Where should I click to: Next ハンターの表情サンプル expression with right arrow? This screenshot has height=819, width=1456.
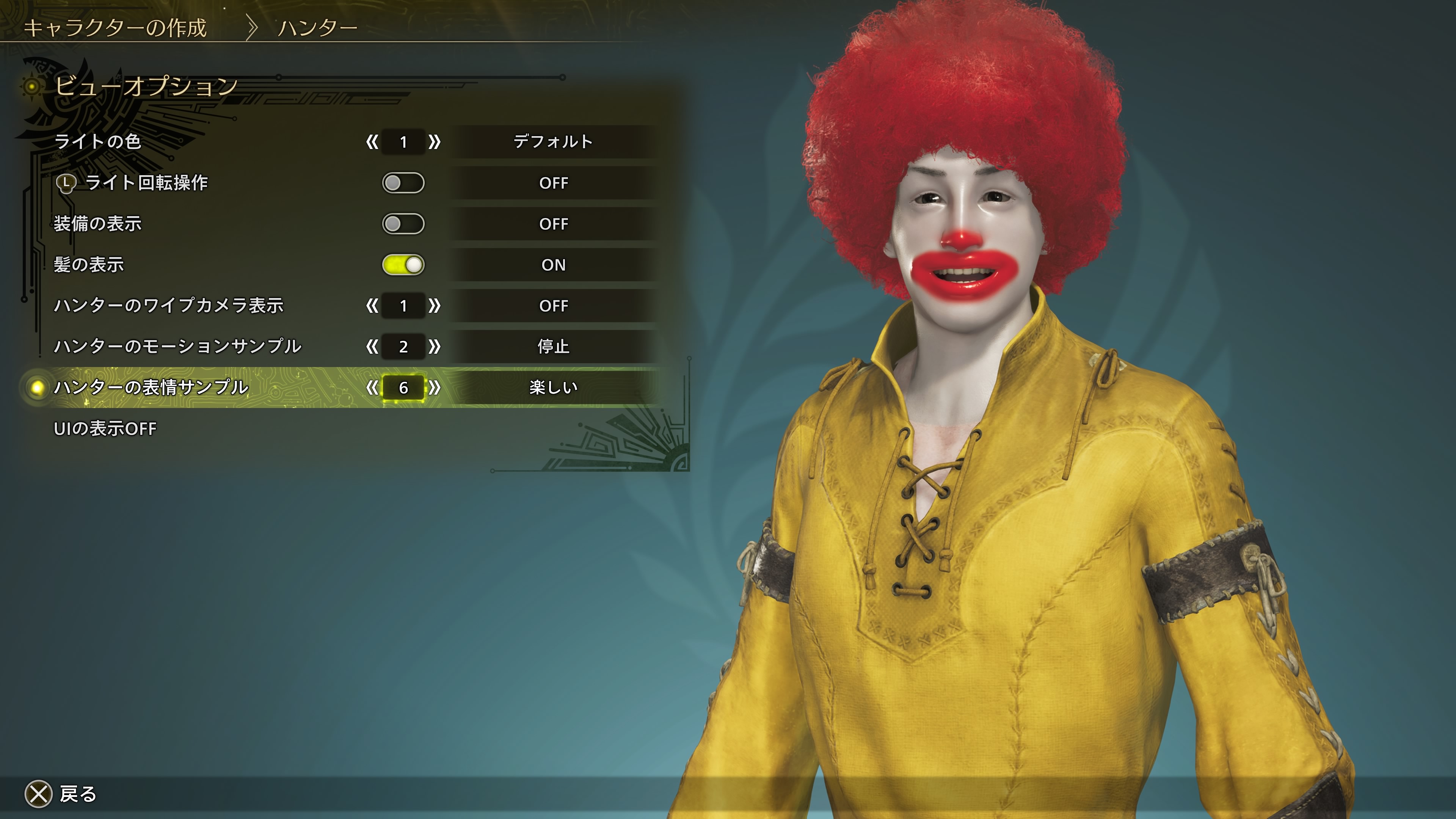(434, 388)
